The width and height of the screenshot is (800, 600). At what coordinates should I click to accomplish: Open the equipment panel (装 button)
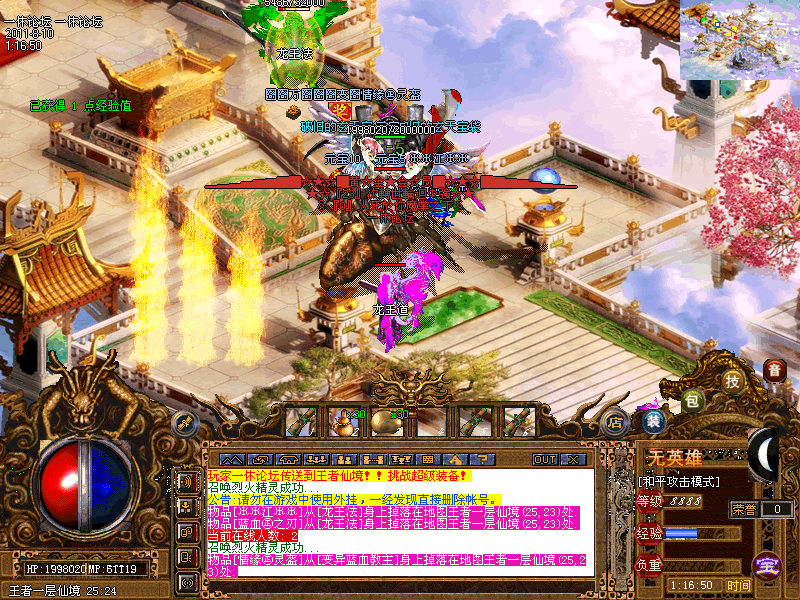[x=654, y=421]
